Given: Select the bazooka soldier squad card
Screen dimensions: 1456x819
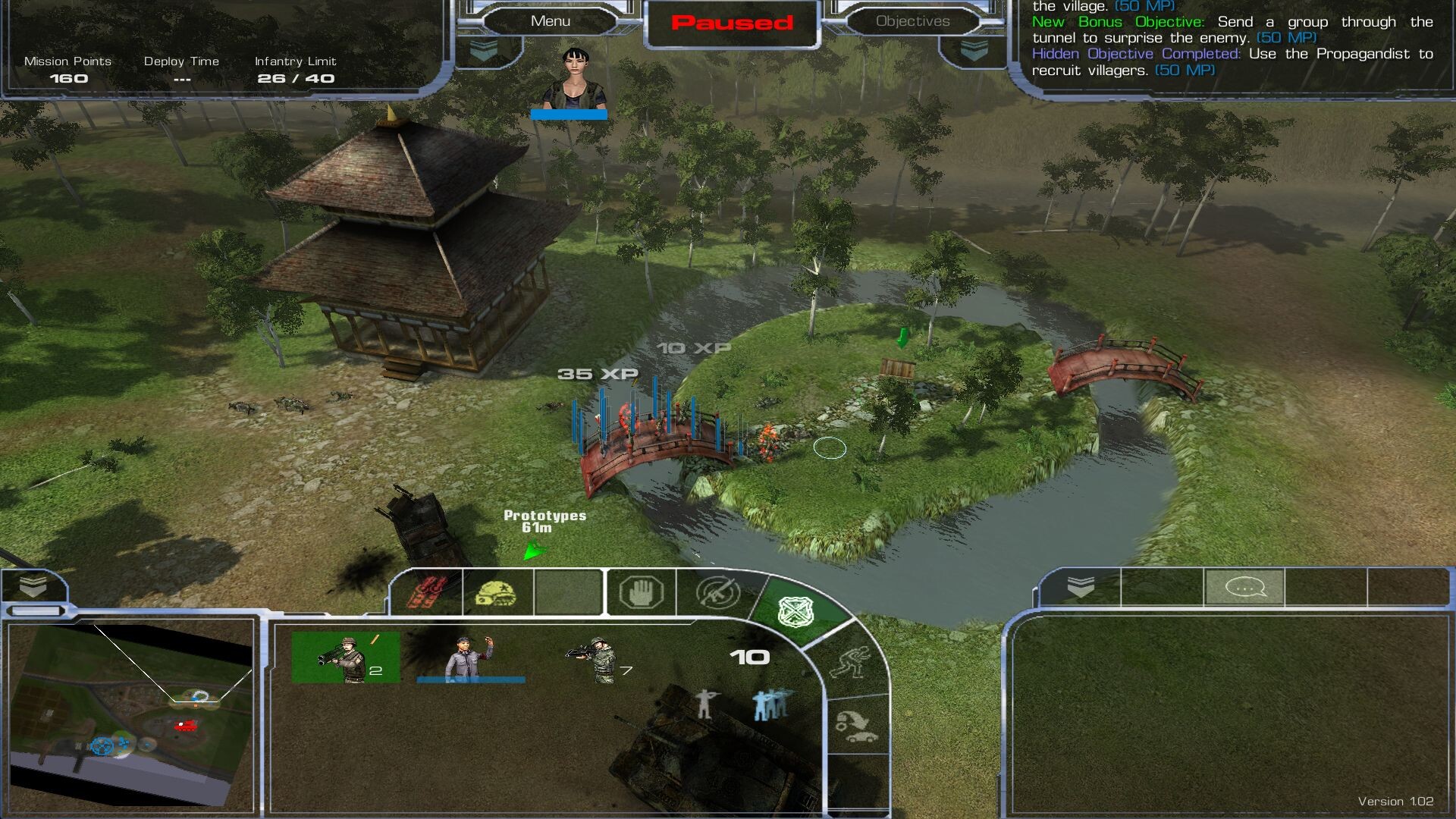Looking at the screenshot, I should click(346, 657).
